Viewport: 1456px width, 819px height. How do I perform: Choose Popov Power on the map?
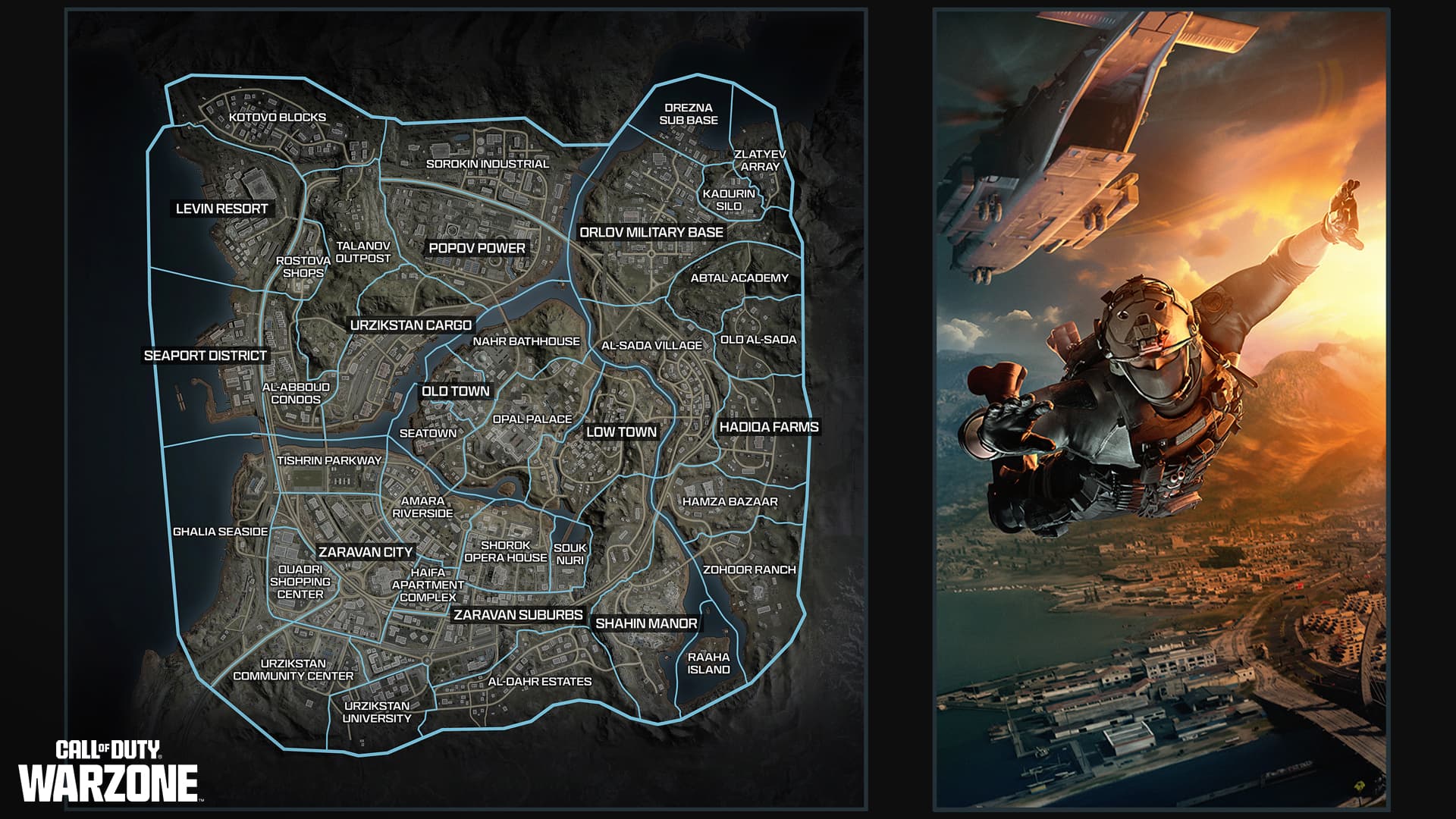477,248
